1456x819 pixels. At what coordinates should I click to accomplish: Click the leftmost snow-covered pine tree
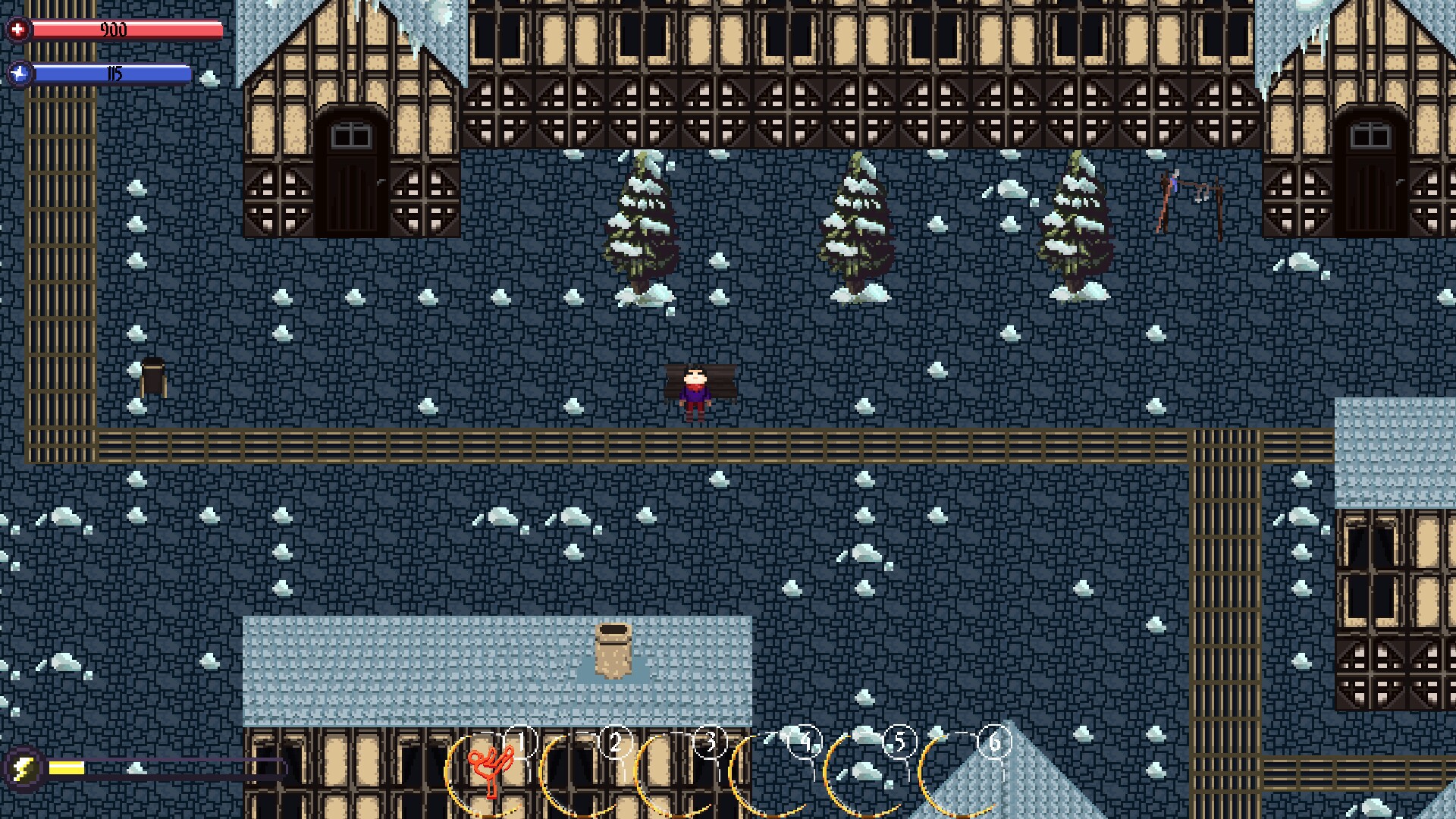click(x=643, y=220)
